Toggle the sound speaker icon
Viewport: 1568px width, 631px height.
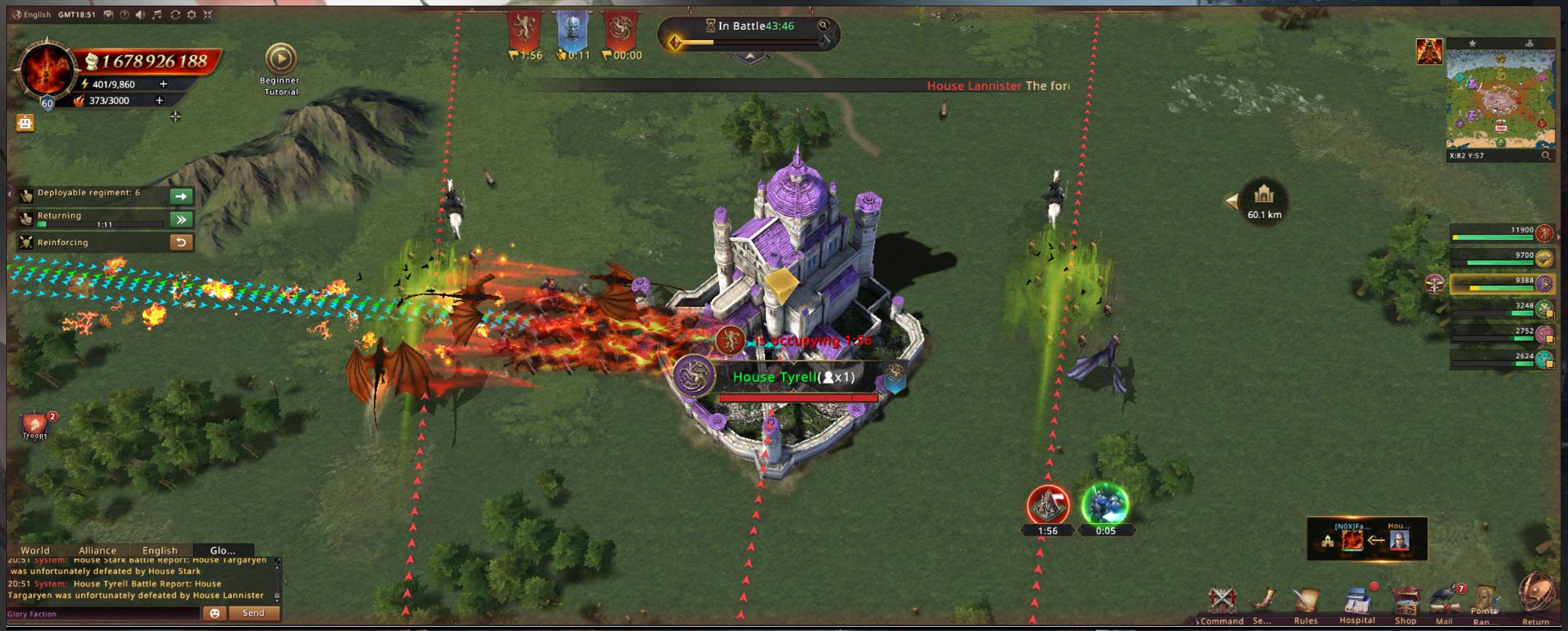(141, 14)
